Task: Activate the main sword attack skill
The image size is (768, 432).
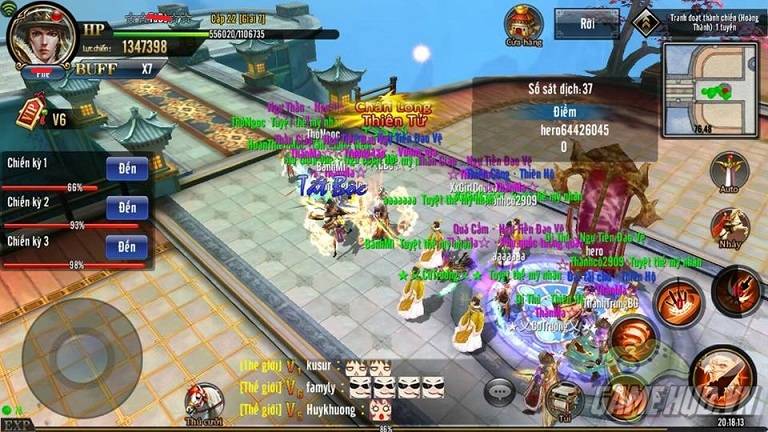Action: click(x=720, y=377)
